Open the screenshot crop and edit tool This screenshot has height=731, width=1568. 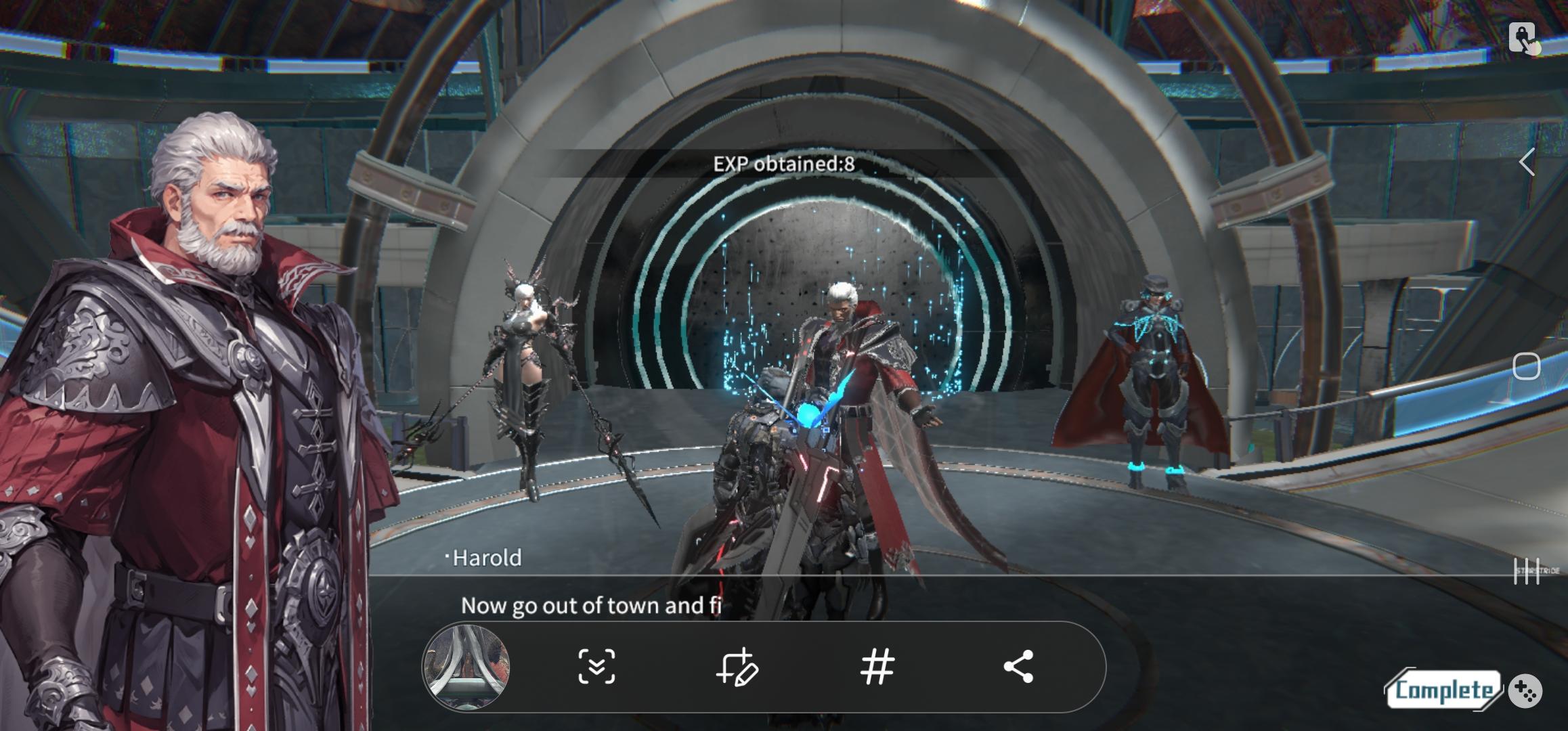(737, 667)
